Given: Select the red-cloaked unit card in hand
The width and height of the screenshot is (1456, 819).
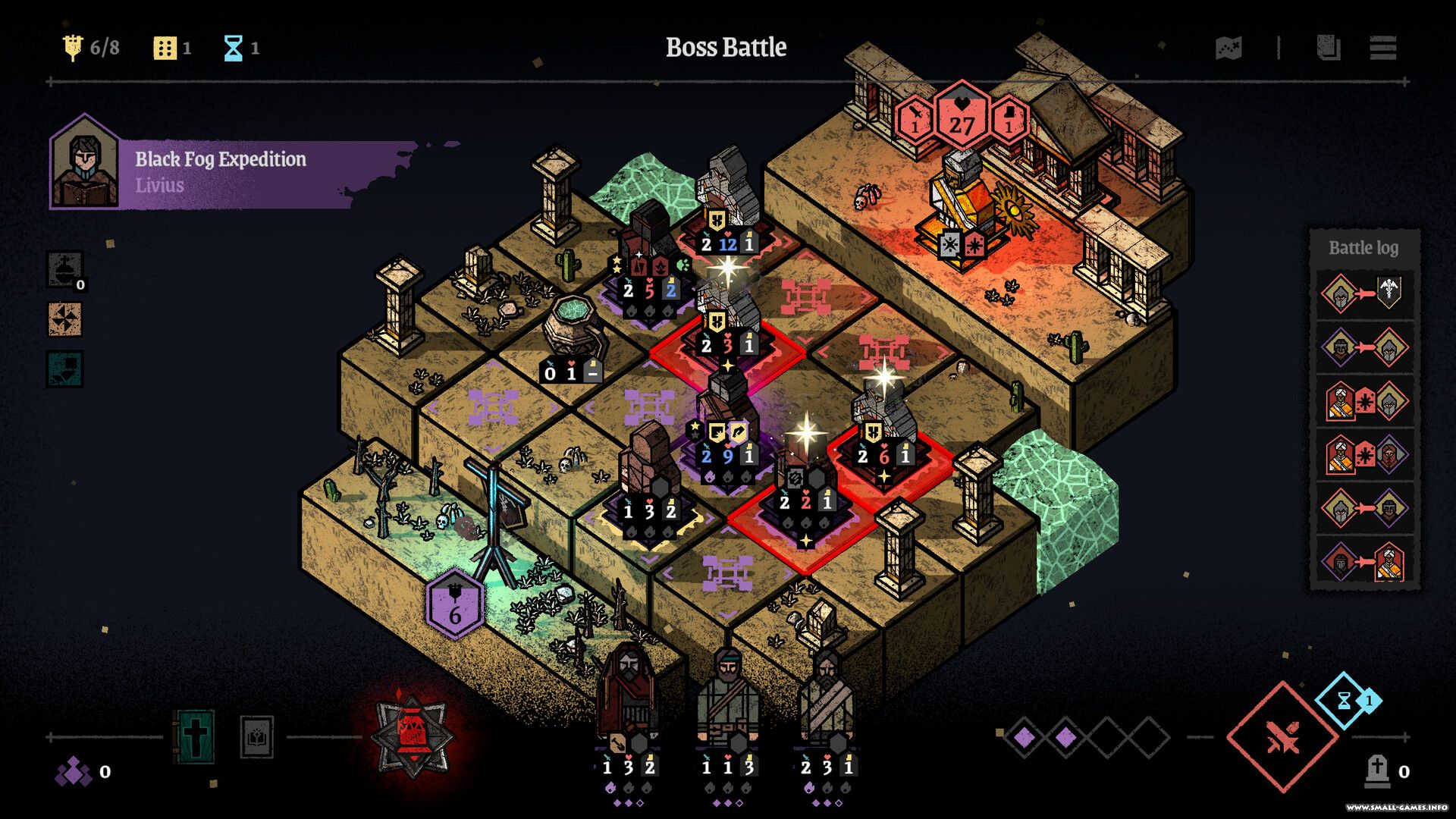Looking at the screenshot, I should 628,701.
